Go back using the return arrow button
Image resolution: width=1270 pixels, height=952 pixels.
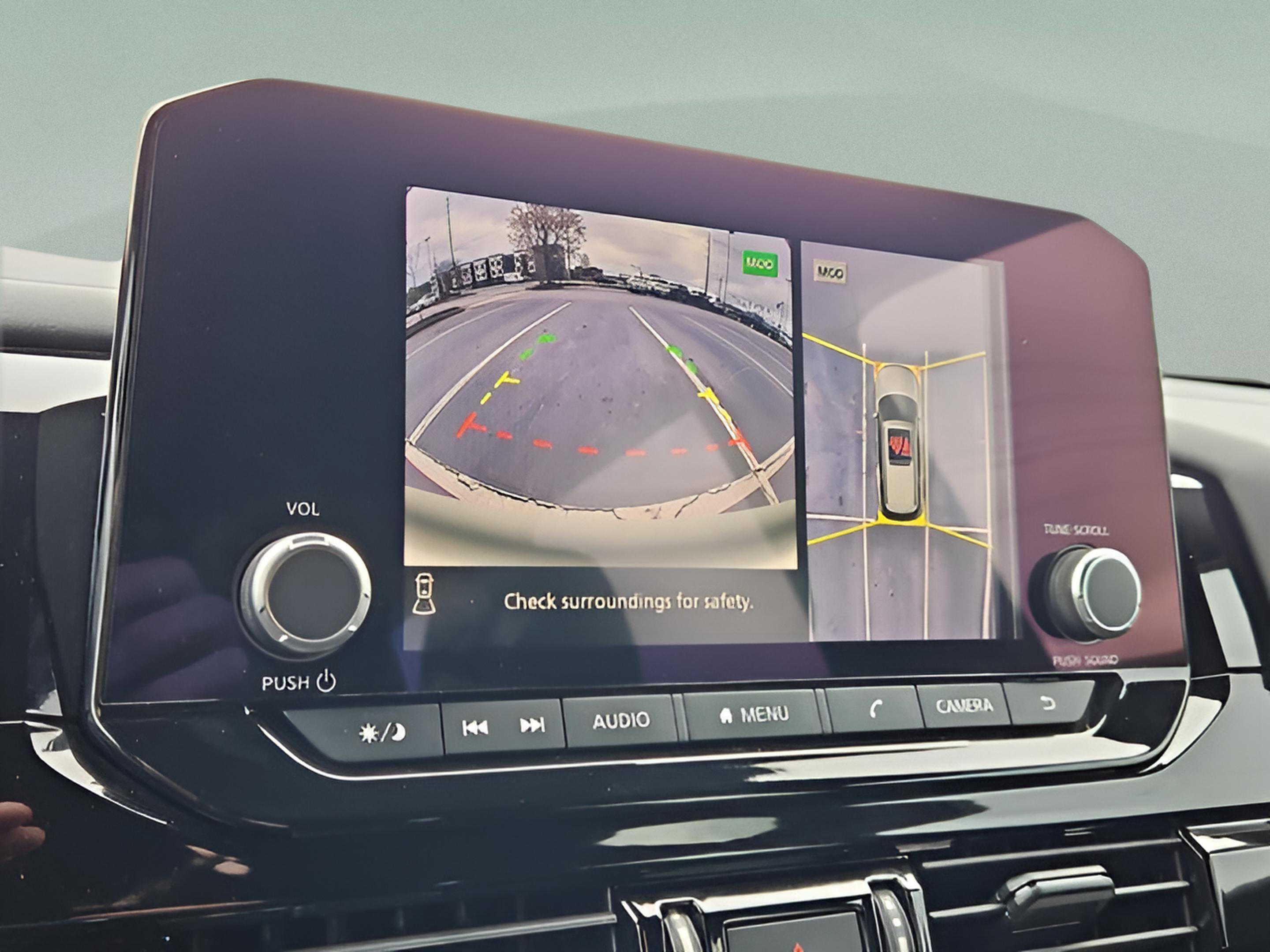[x=1048, y=703]
